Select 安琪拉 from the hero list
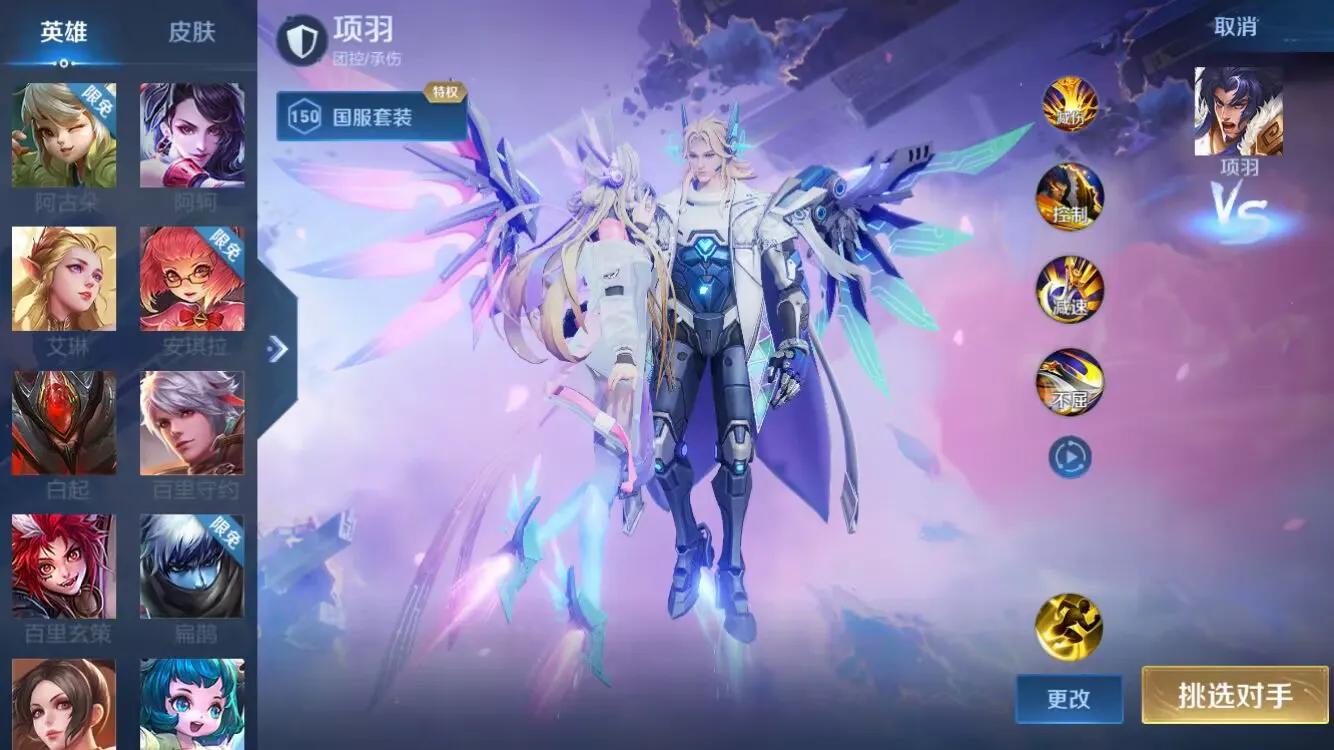 192,279
